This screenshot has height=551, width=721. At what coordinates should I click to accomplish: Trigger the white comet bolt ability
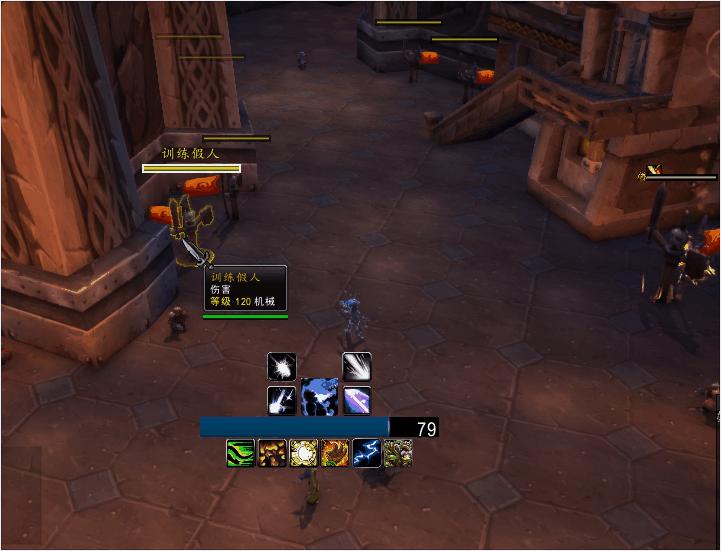tap(282, 400)
